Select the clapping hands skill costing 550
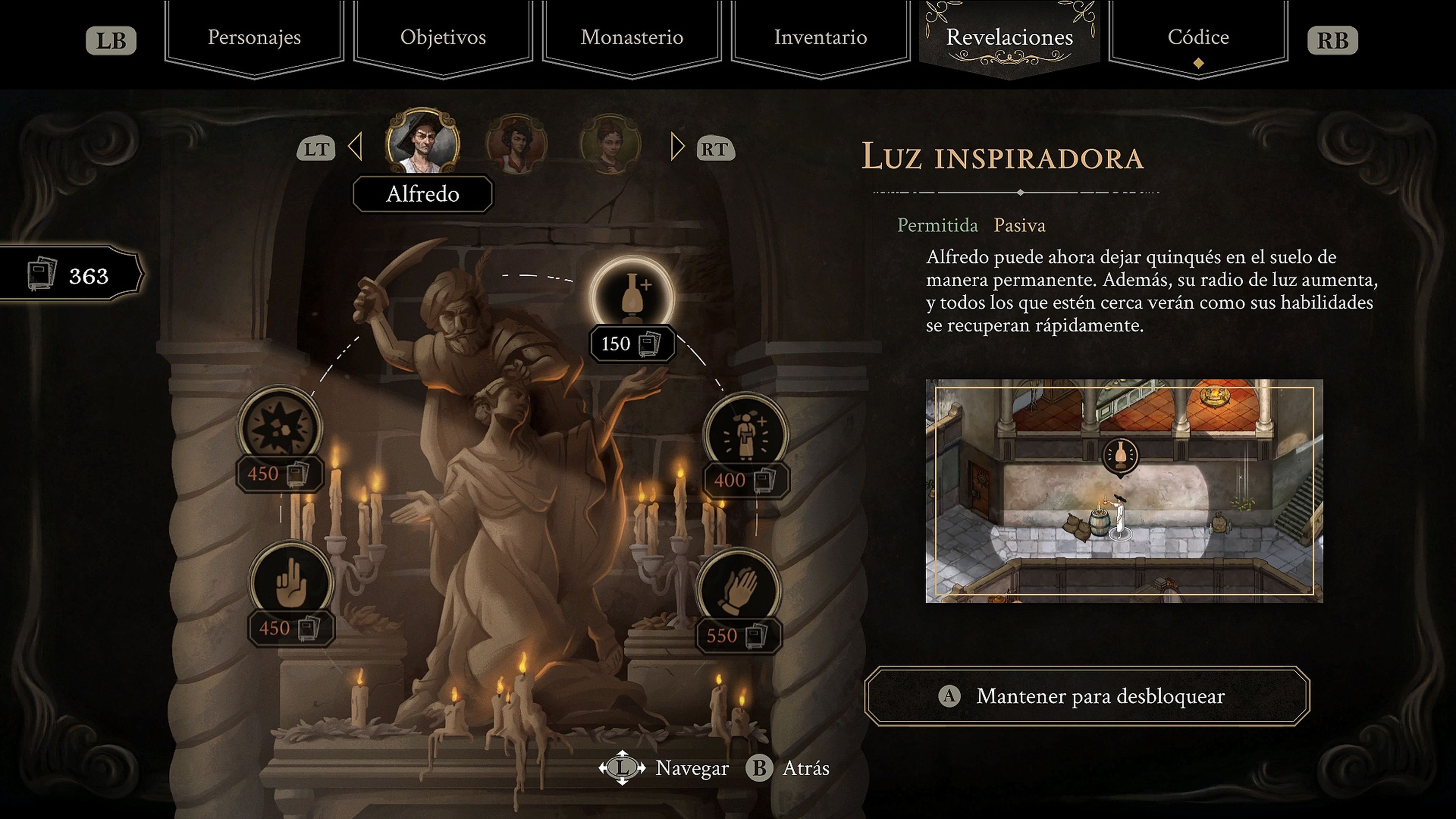Screen dimensions: 1456x819 tap(738, 591)
